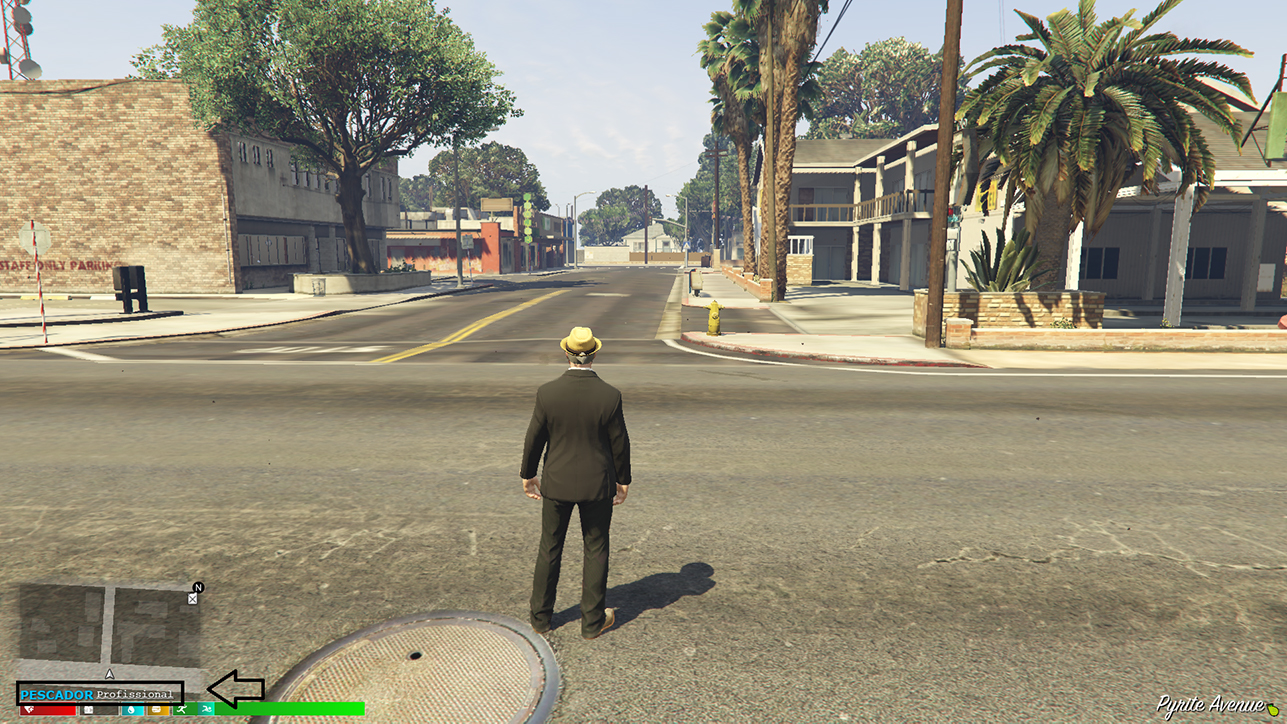The width and height of the screenshot is (1287, 724).
Task: Click the N compass icon on the minimap
Action: tap(198, 589)
